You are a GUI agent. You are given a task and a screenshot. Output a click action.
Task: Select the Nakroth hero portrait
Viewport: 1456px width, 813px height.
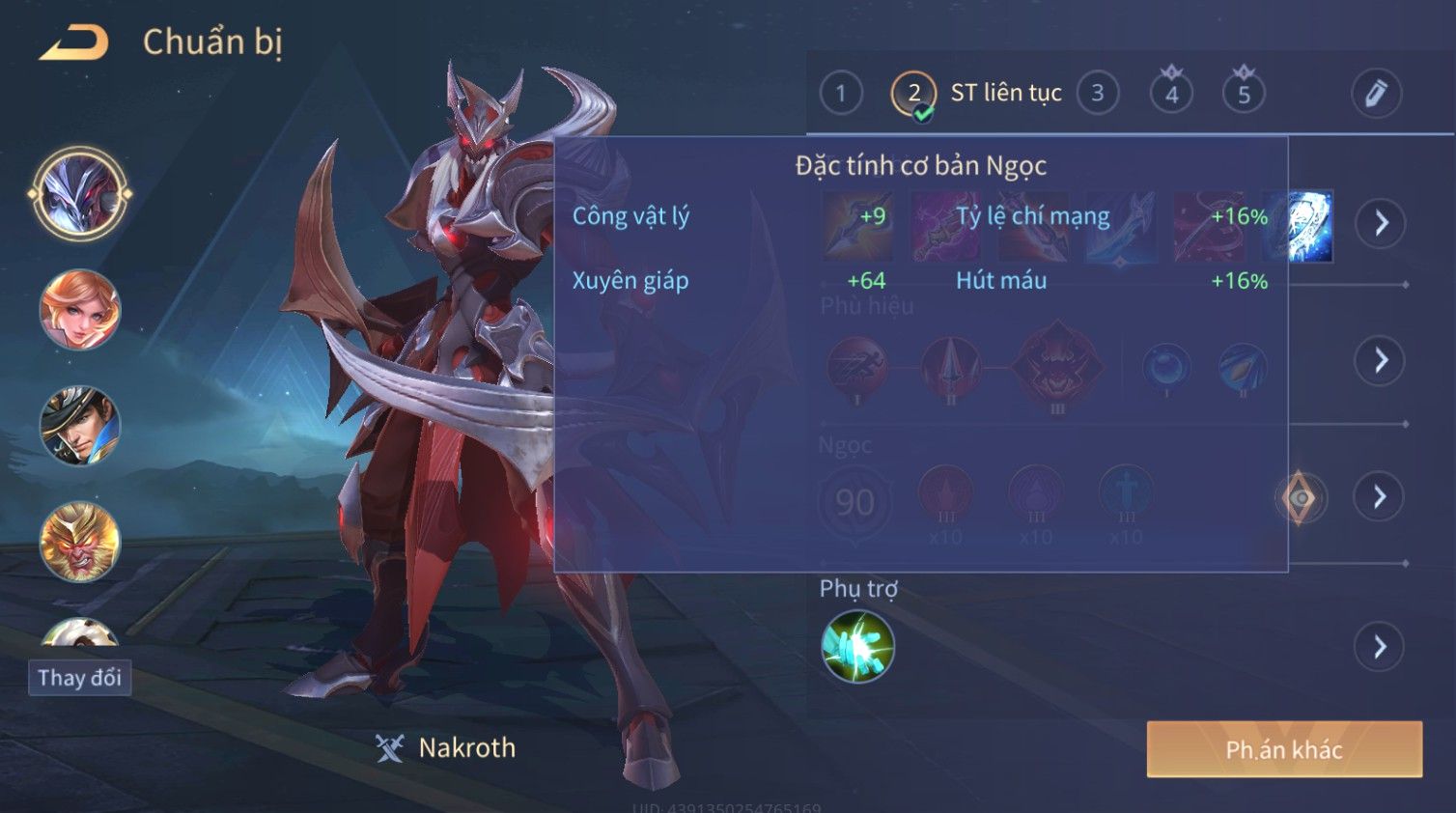pos(80,194)
